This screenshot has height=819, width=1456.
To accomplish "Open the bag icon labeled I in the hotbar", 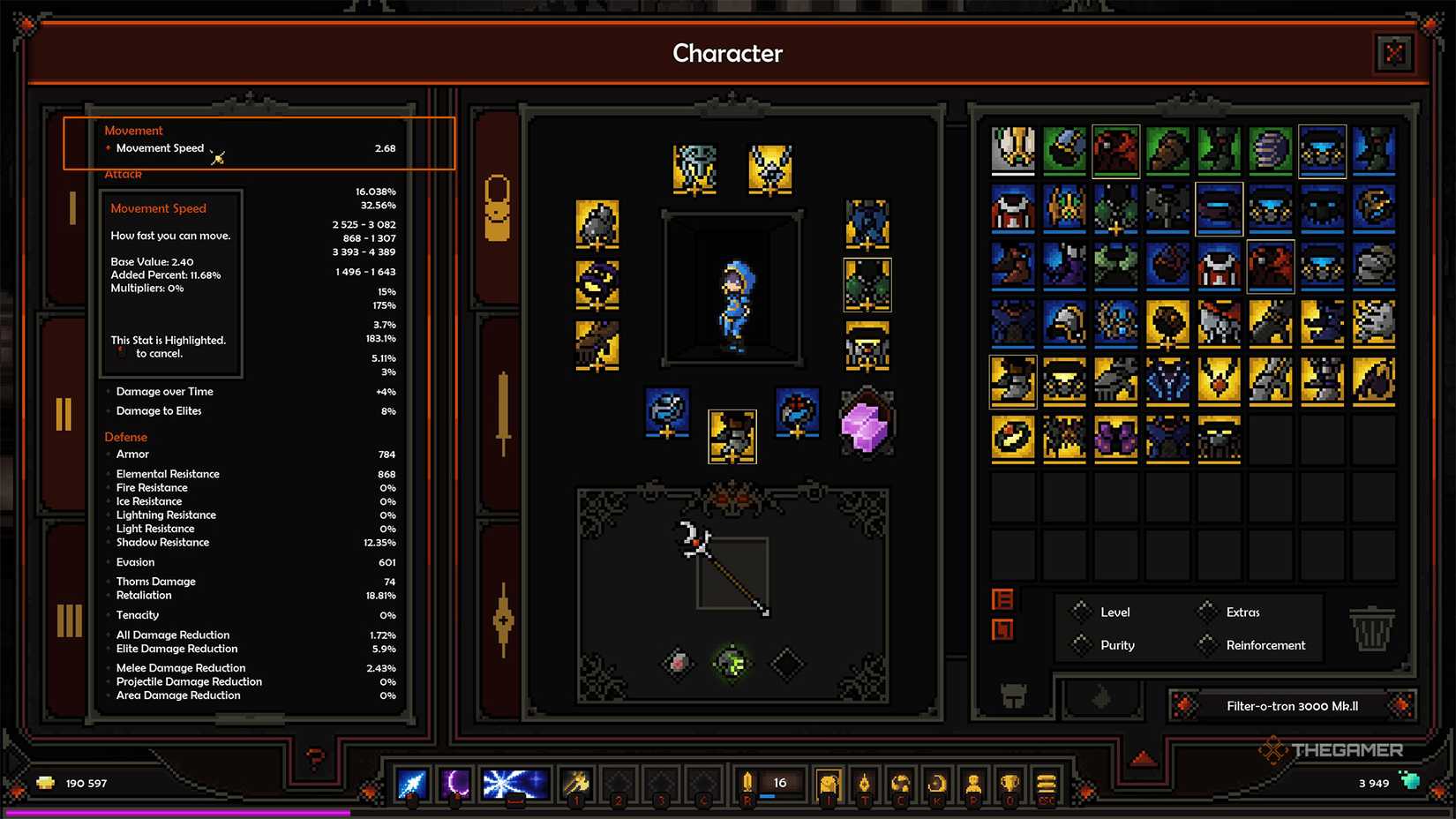I will (x=828, y=782).
